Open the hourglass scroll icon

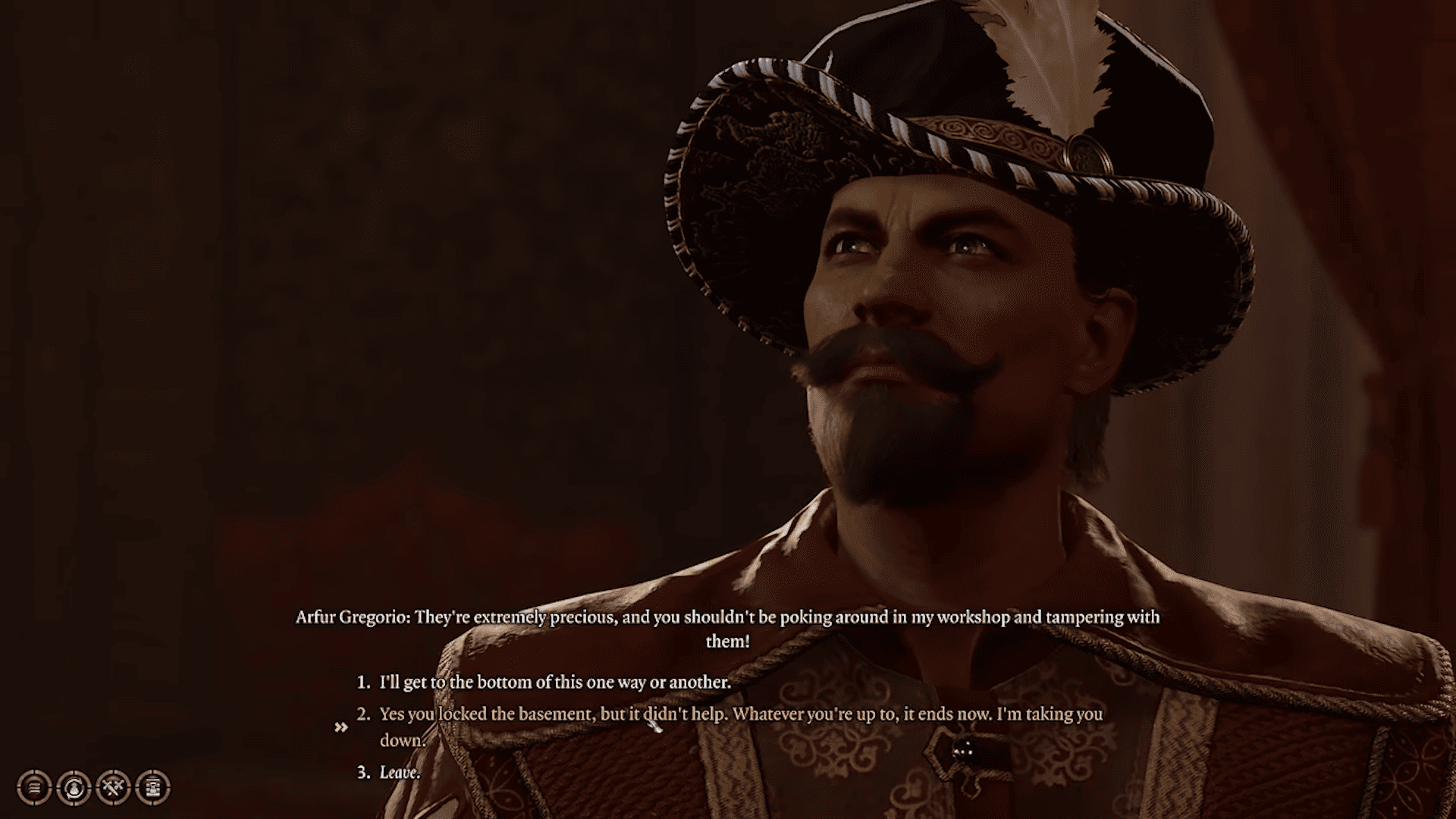[153, 788]
